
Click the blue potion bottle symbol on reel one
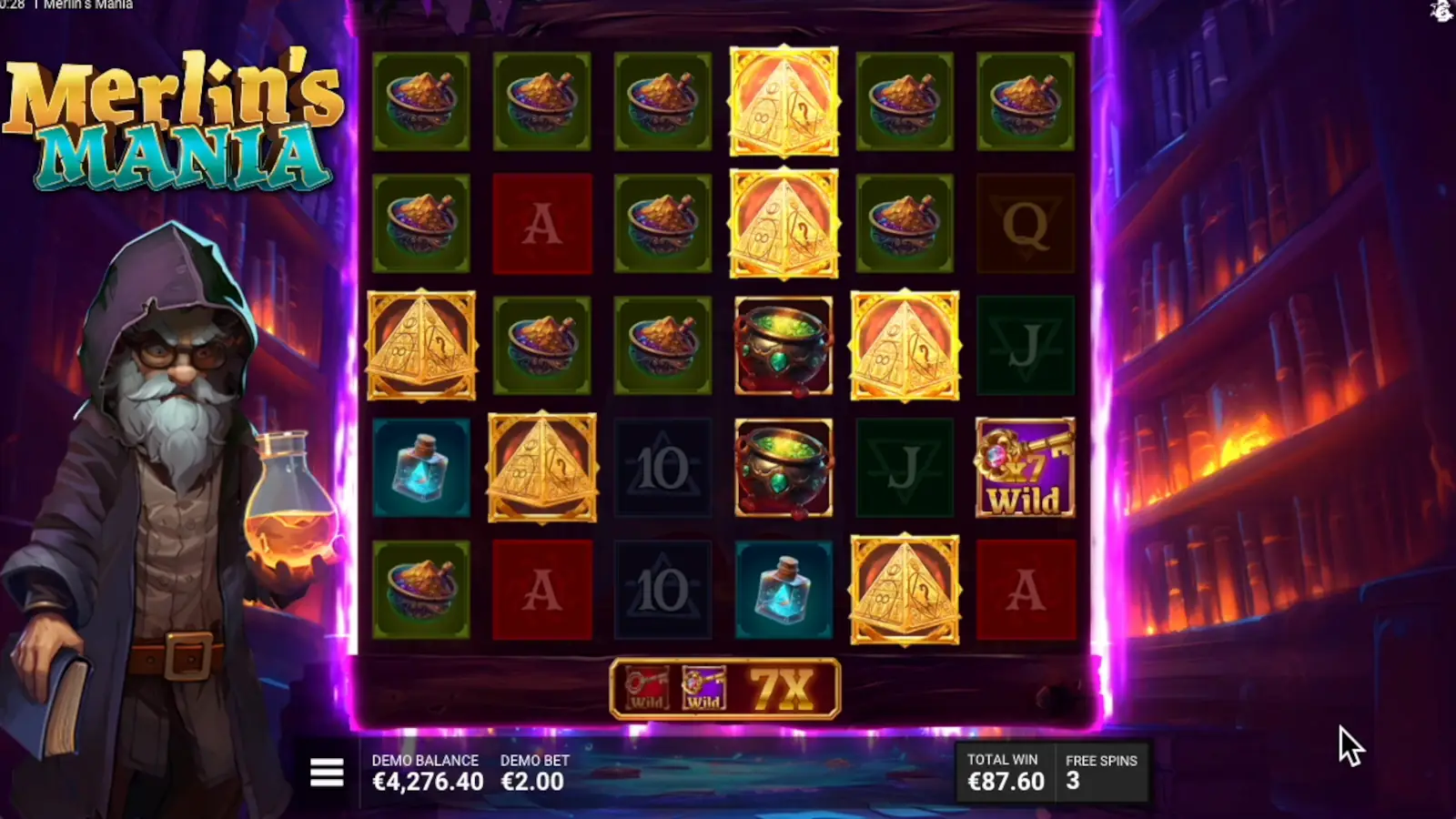(x=421, y=467)
